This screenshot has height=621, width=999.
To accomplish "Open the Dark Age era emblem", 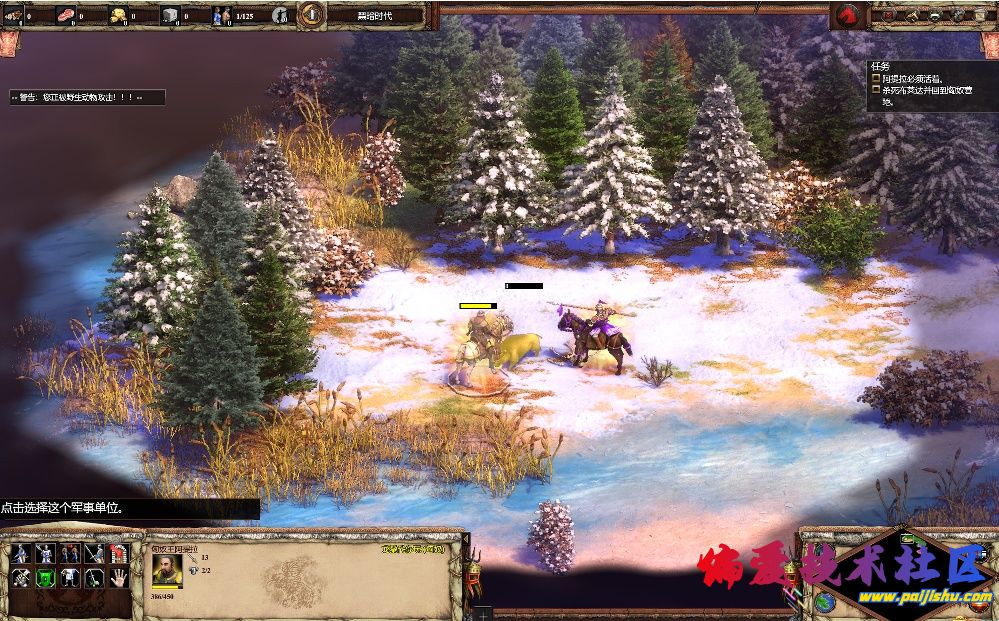I will pos(312,15).
